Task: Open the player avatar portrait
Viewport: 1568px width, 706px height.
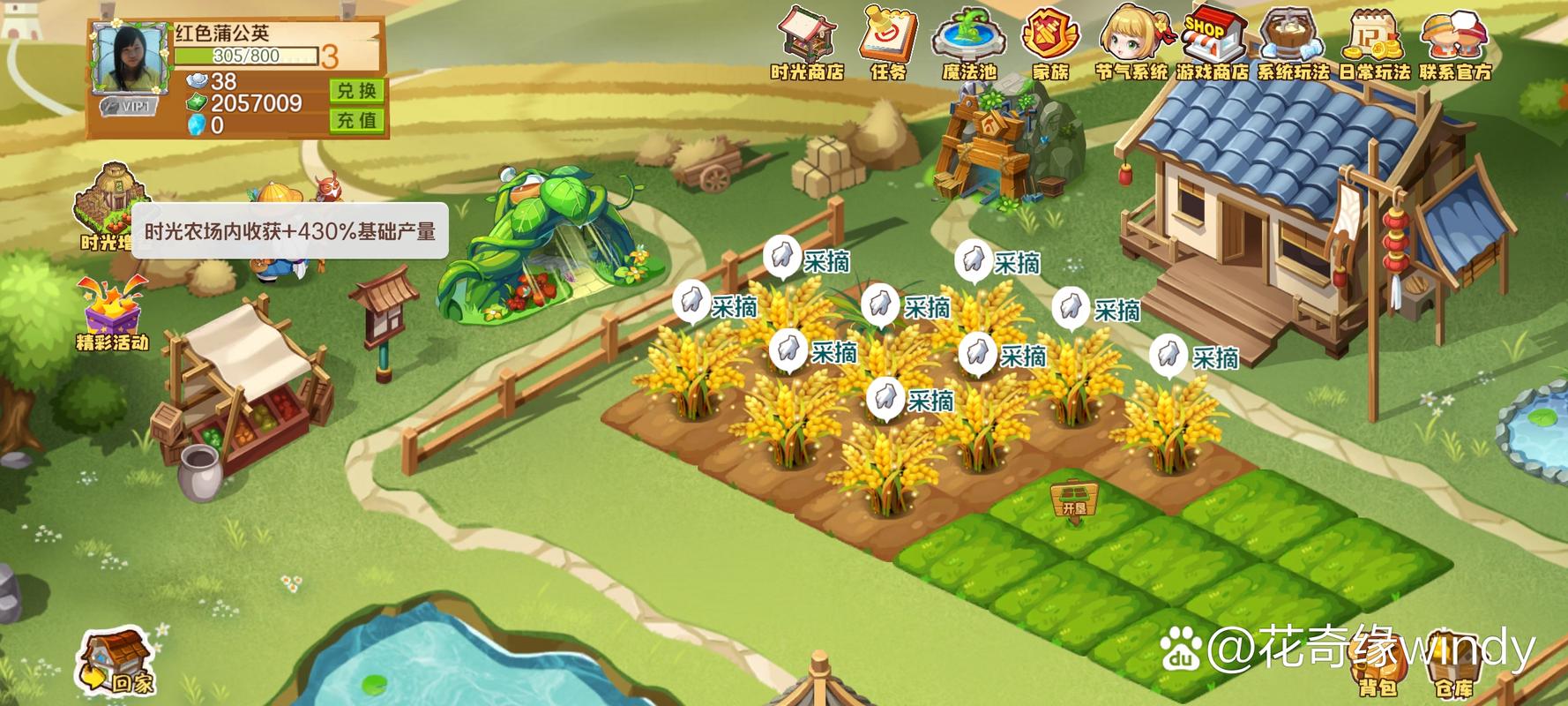Action: click(130, 56)
